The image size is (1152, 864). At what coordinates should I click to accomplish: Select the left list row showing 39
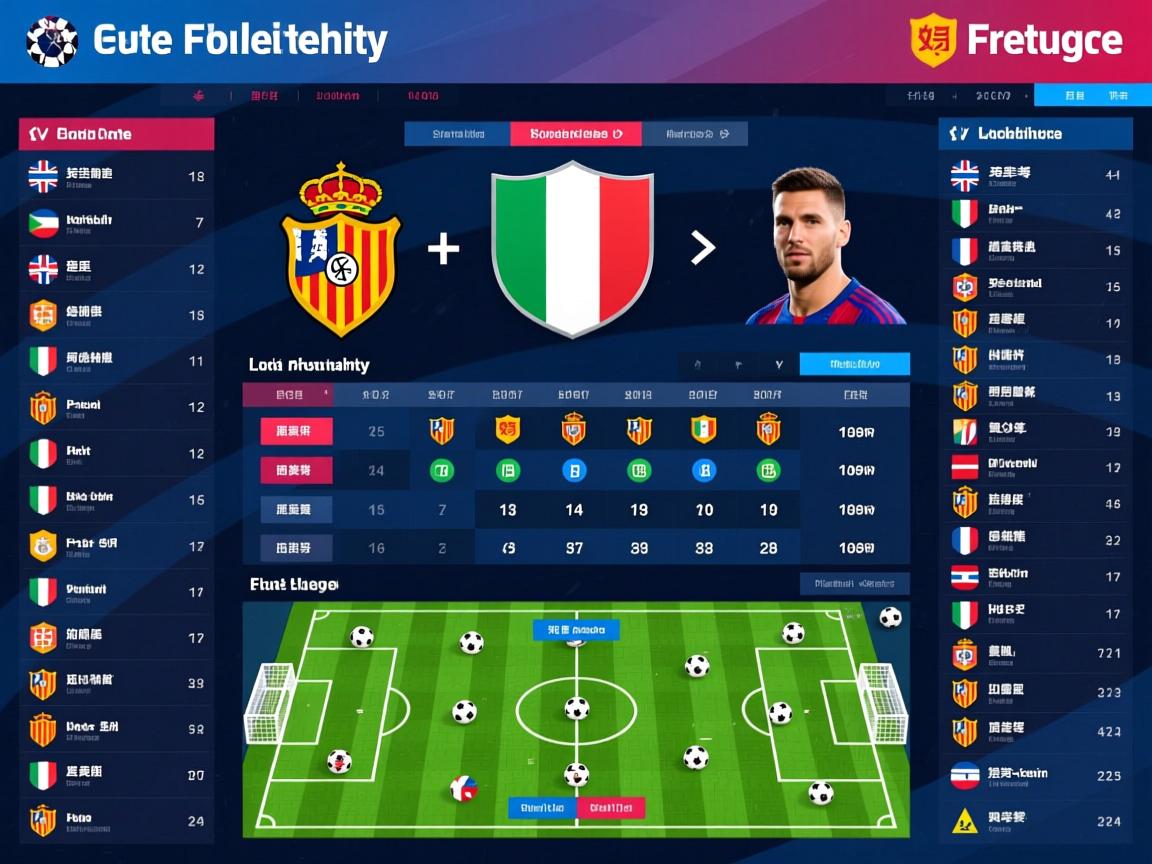[116, 684]
